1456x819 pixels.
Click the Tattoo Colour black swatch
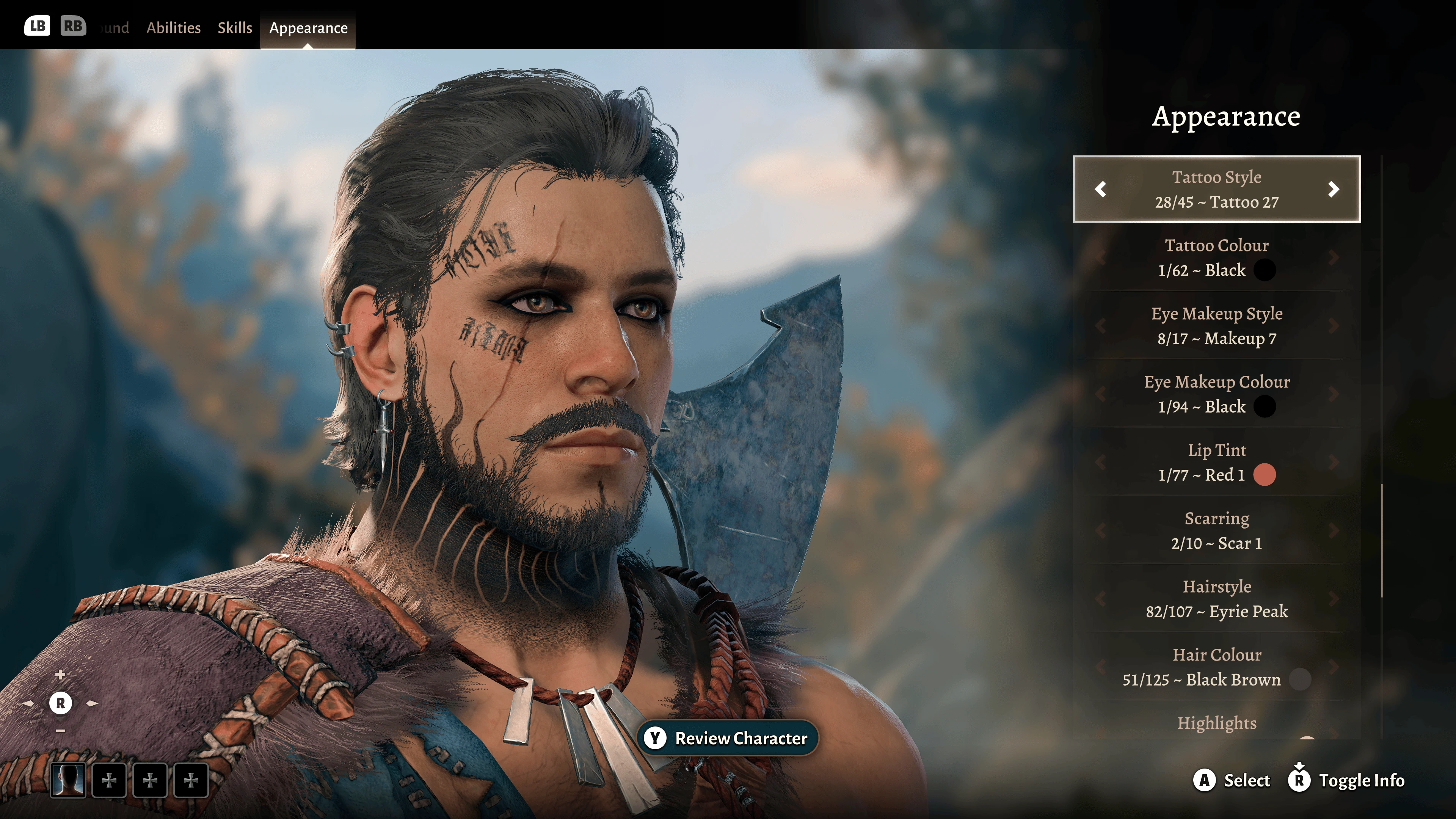1265,270
